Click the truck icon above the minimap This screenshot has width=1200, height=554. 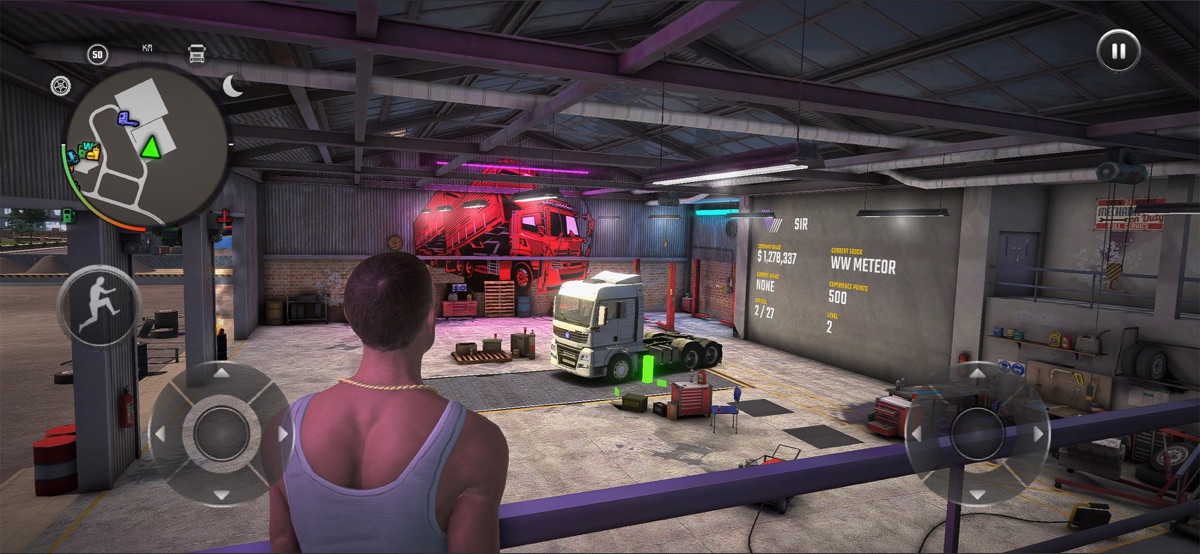[x=197, y=54]
